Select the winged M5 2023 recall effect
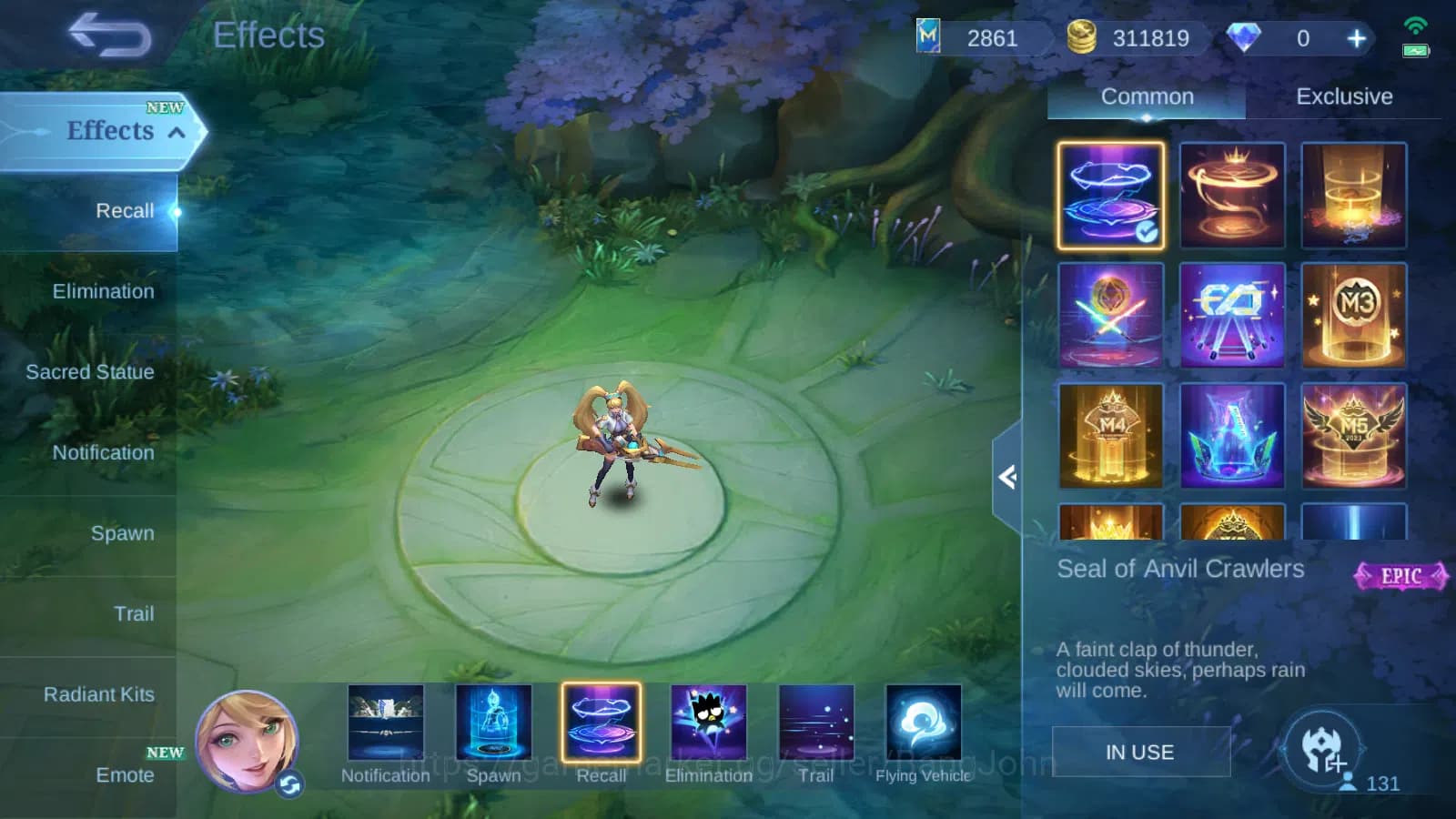This screenshot has height=819, width=1456. [1354, 436]
